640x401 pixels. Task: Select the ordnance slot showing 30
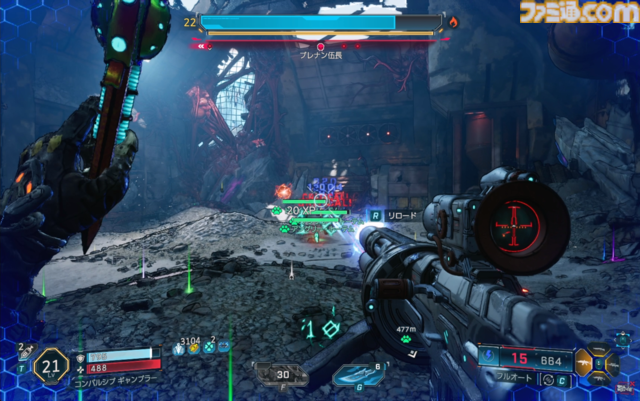click(282, 373)
